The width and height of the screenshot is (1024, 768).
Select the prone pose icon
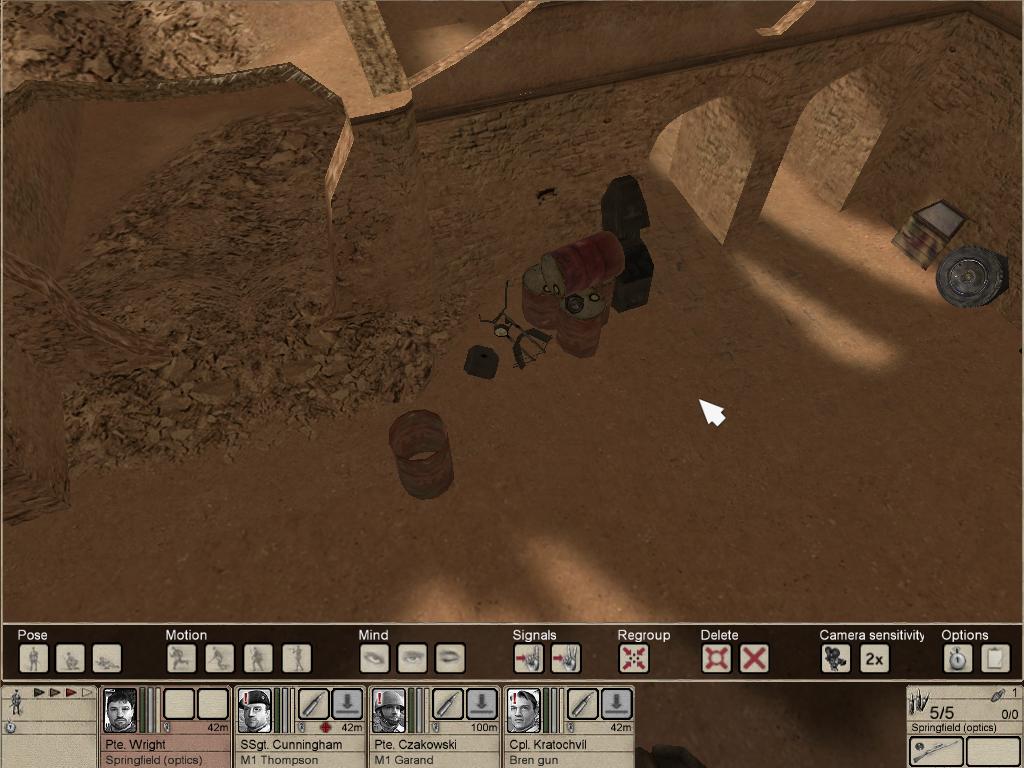click(107, 658)
